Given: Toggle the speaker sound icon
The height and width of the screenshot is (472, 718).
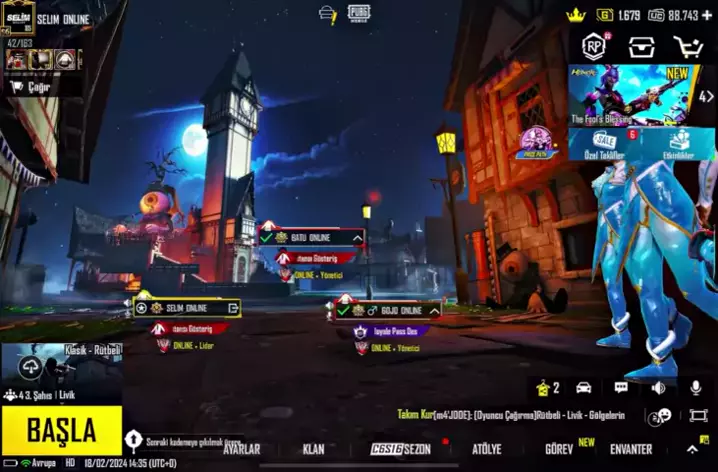Looking at the screenshot, I should click(x=658, y=388).
